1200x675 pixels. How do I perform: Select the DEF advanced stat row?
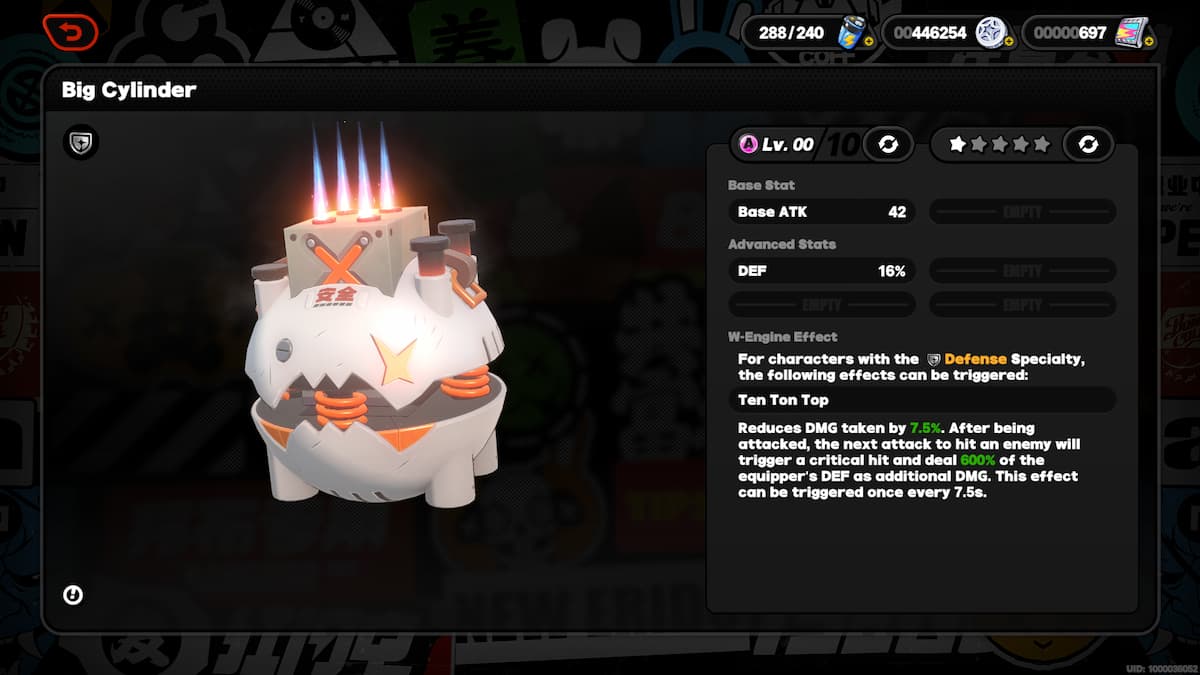point(820,270)
